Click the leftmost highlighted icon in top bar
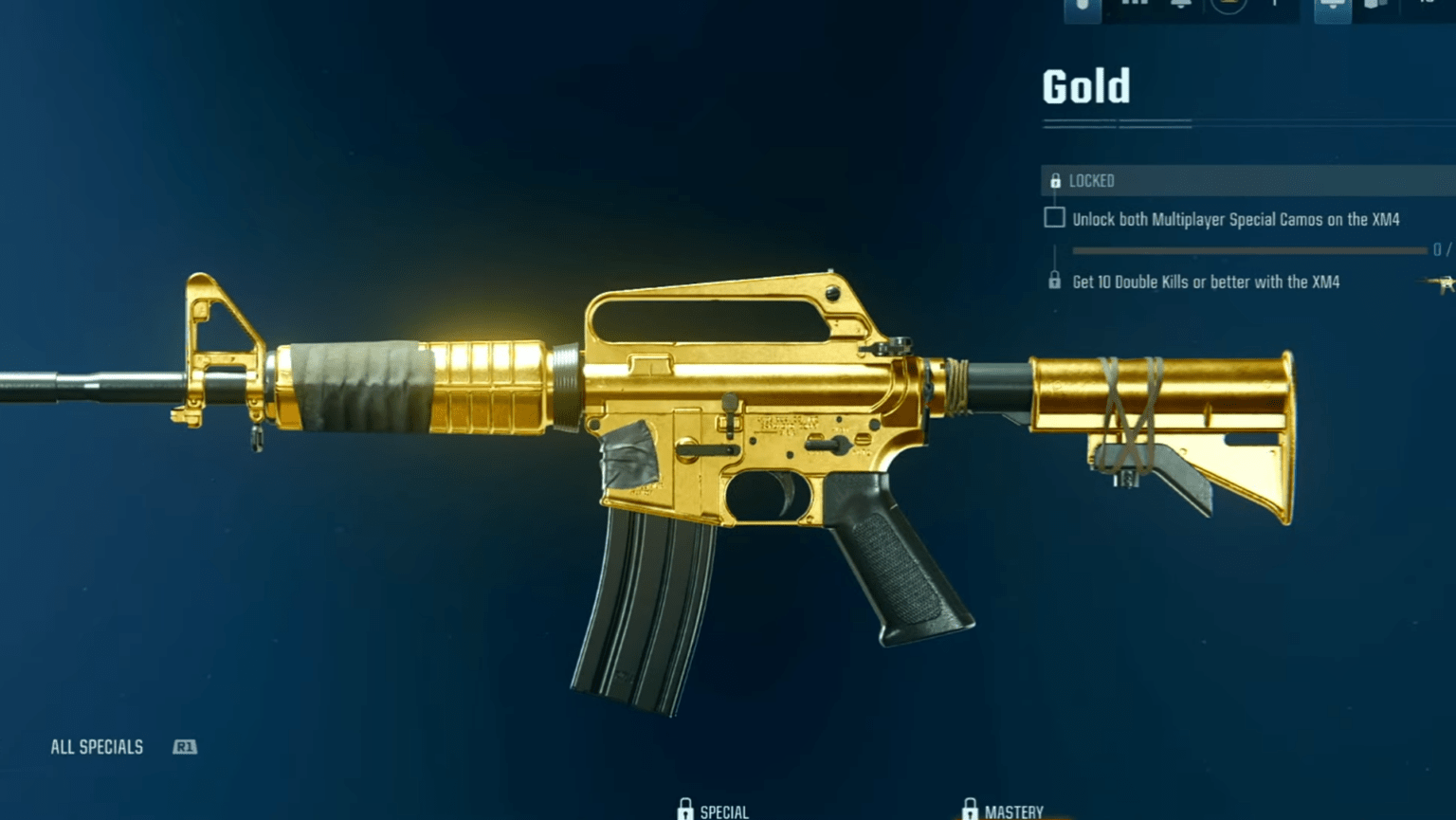The height and width of the screenshot is (820, 1456). [x=1083, y=8]
